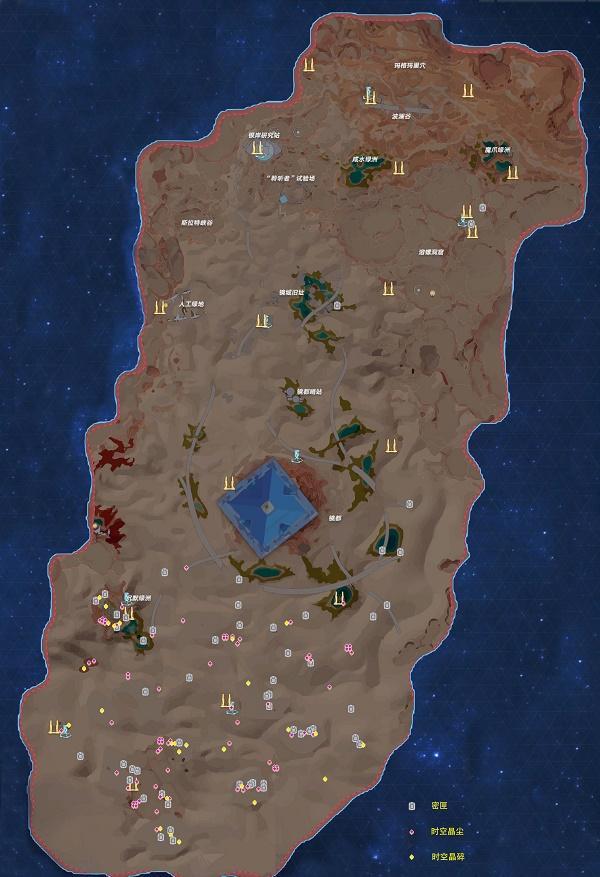
Task: Open the 玛格玛巢穴 location label
Action: [410, 65]
